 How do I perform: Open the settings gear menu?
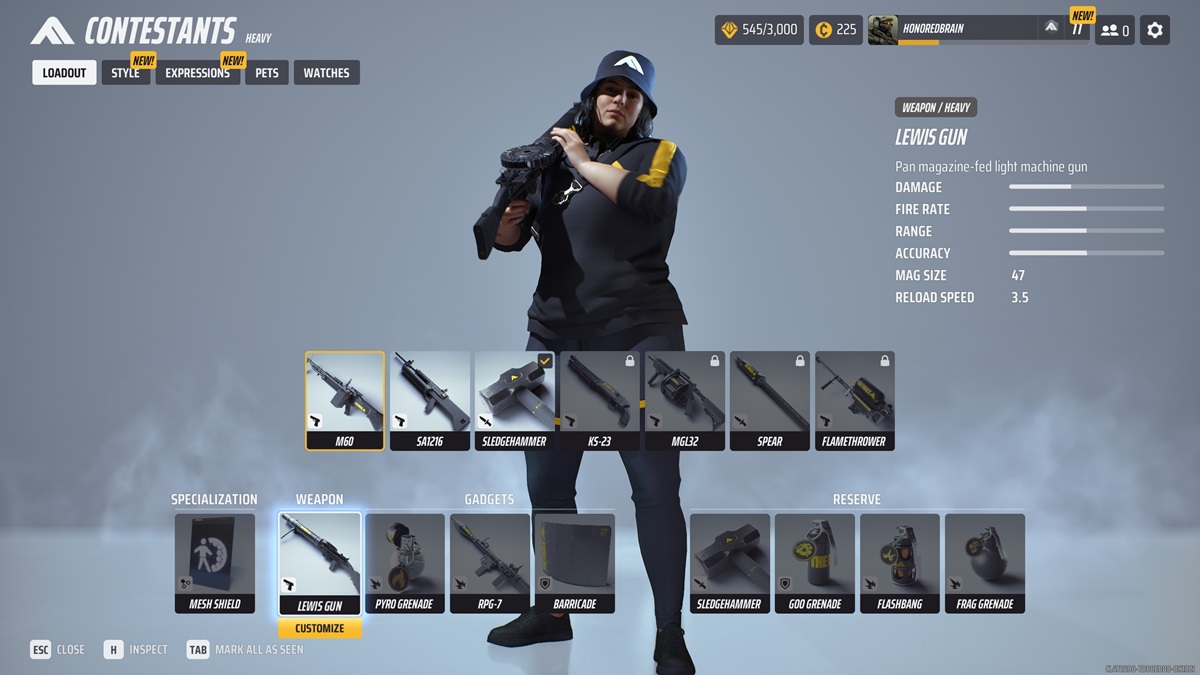click(x=1155, y=30)
